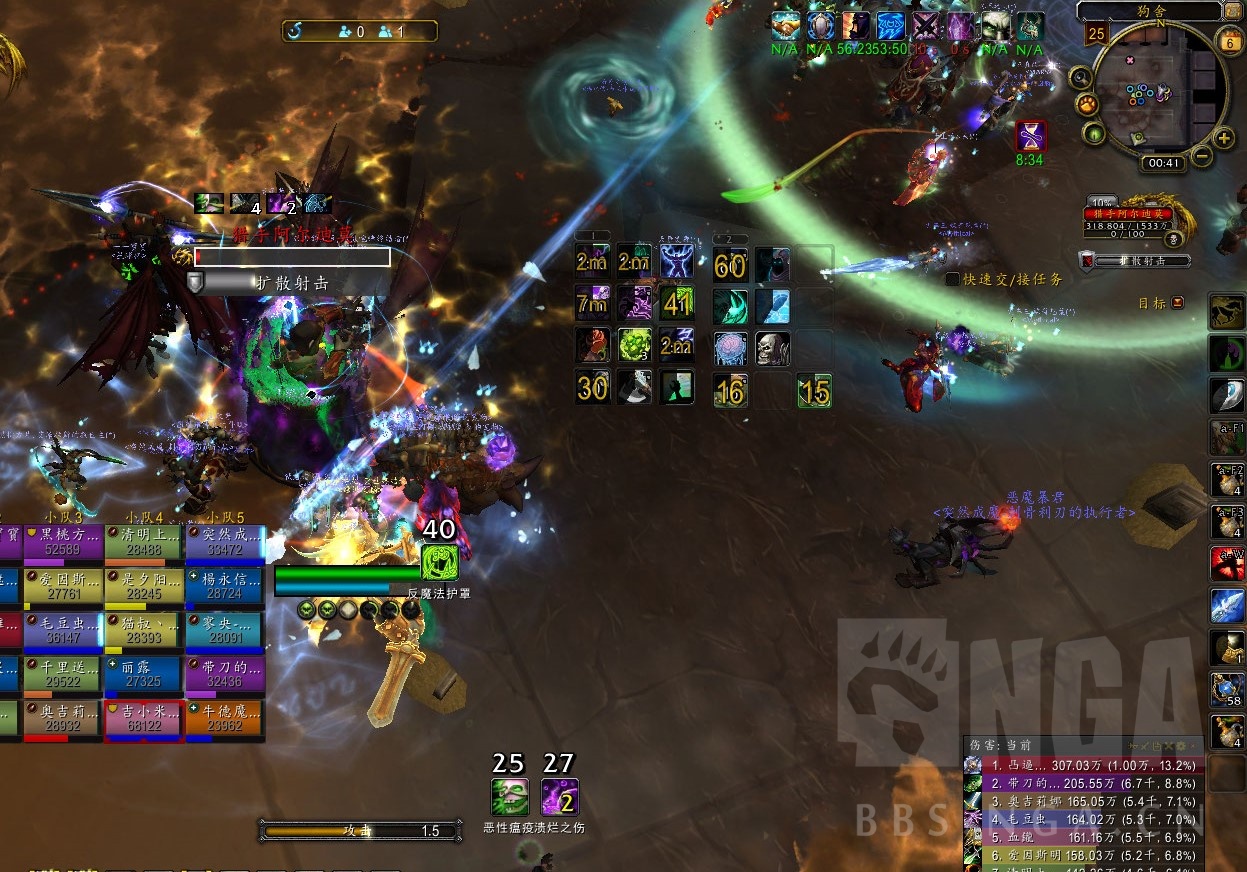Select raid frame 吉小米 with 68122 health
Screen dimensions: 1247x872
(x=144, y=721)
